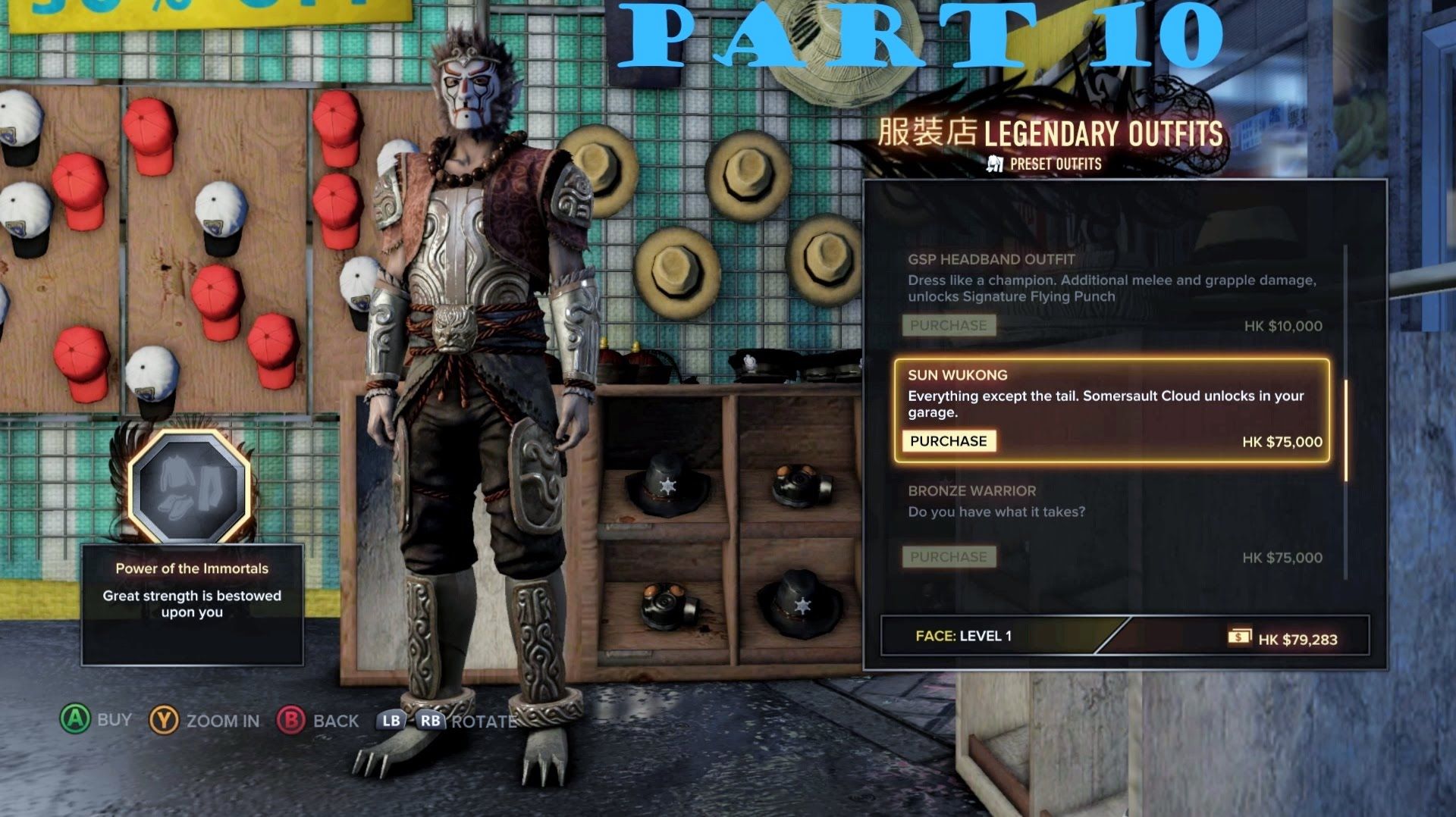Click the Power of the Immortals outfit buff icon
This screenshot has width=1456, height=817.
(x=190, y=487)
